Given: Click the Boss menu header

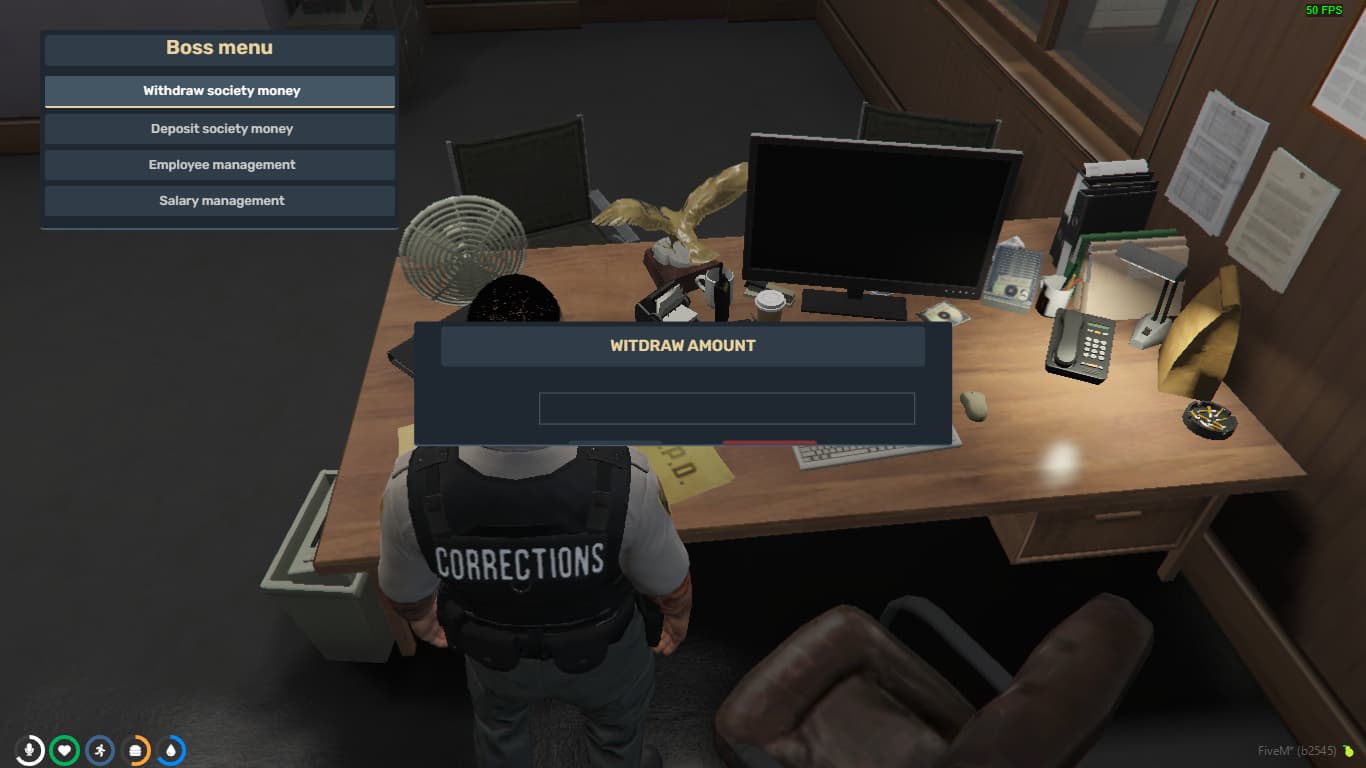Looking at the screenshot, I should pos(219,47).
